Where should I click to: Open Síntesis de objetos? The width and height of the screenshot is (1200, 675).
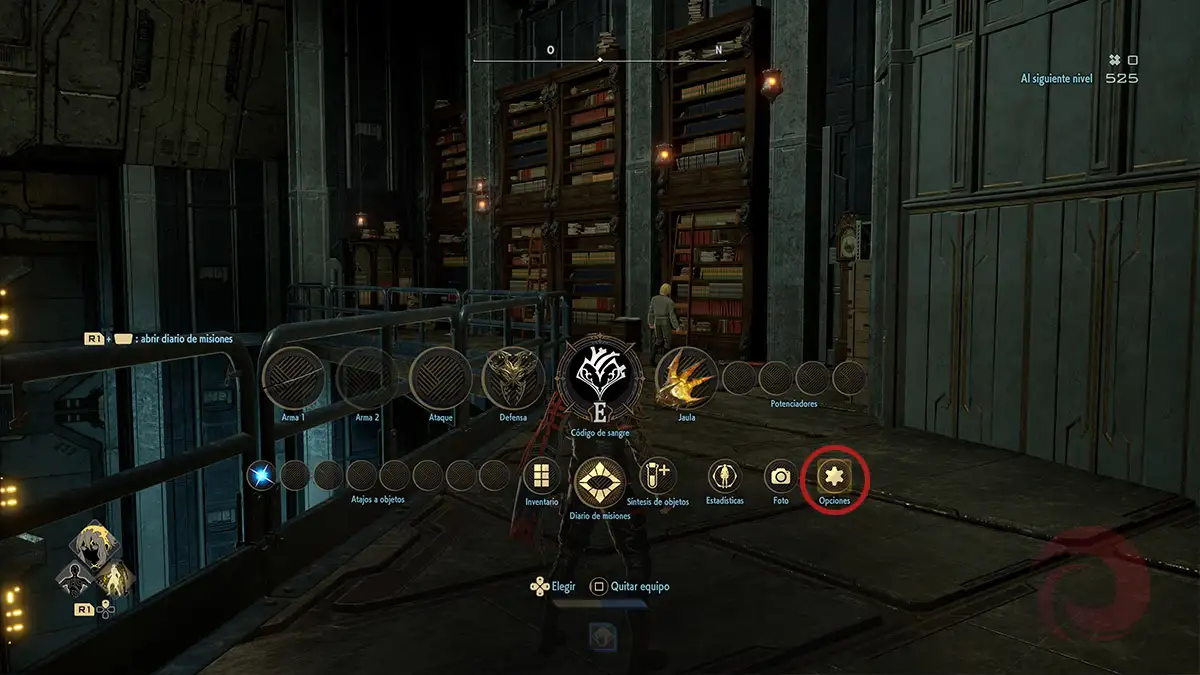point(657,475)
